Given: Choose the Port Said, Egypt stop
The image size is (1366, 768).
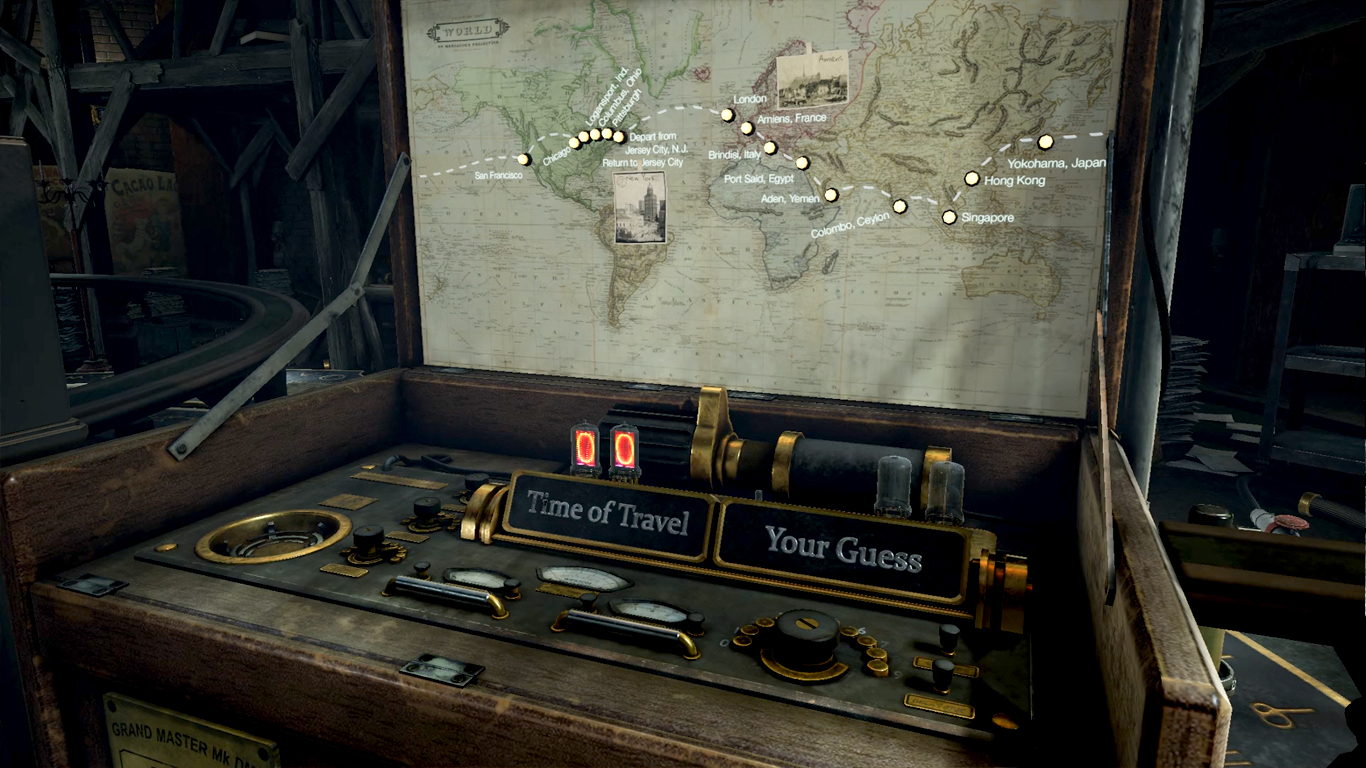Looking at the screenshot, I should click(802, 162).
